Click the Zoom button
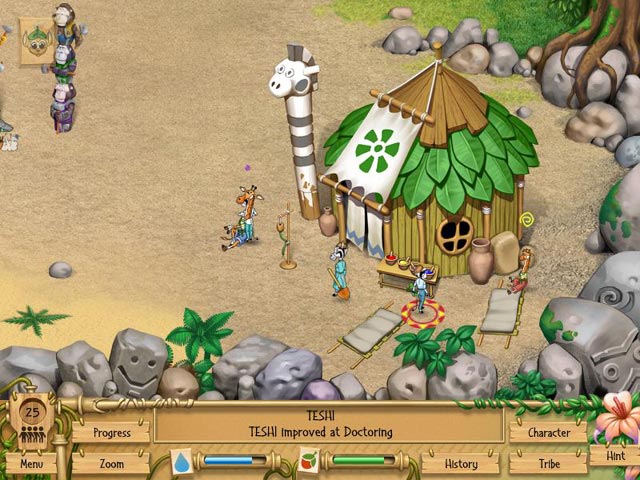The height and width of the screenshot is (480, 640). pyautogui.click(x=111, y=464)
